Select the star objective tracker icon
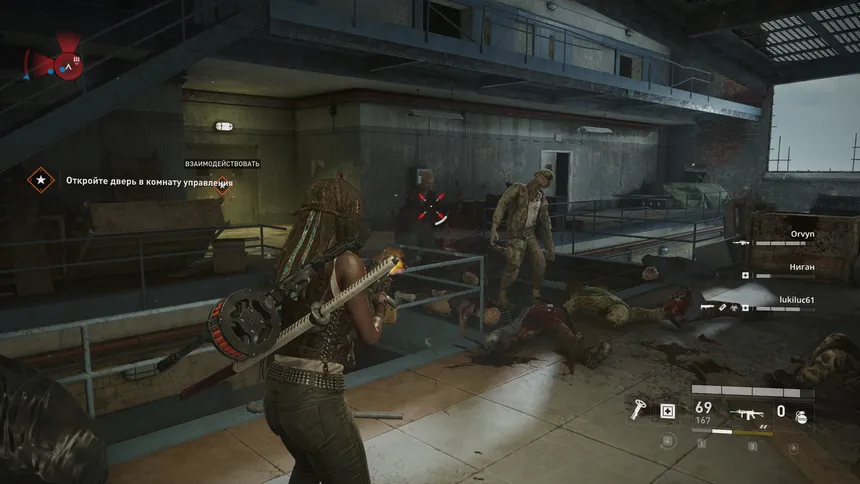Image resolution: width=860 pixels, height=484 pixels. click(x=40, y=180)
